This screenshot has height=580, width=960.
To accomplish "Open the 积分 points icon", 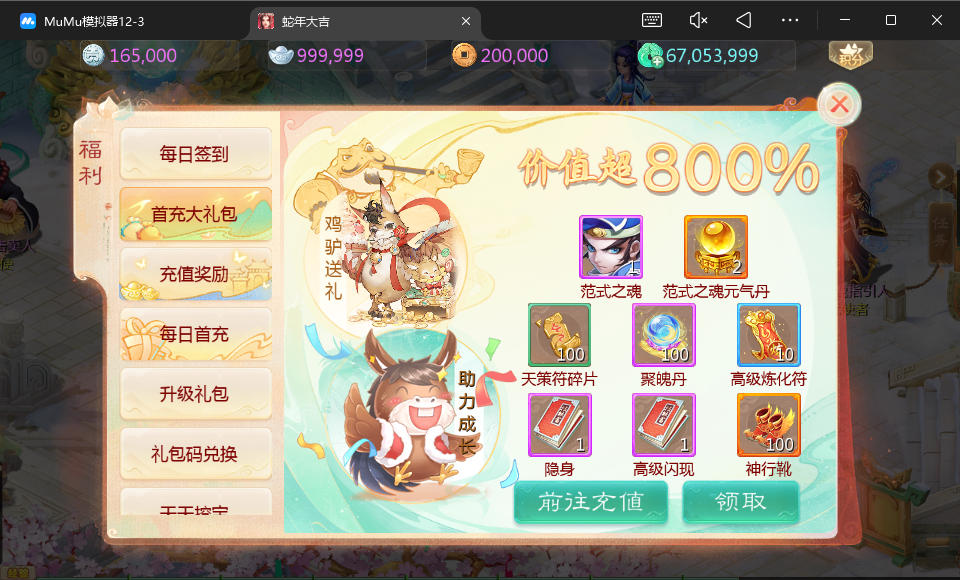I will point(850,55).
